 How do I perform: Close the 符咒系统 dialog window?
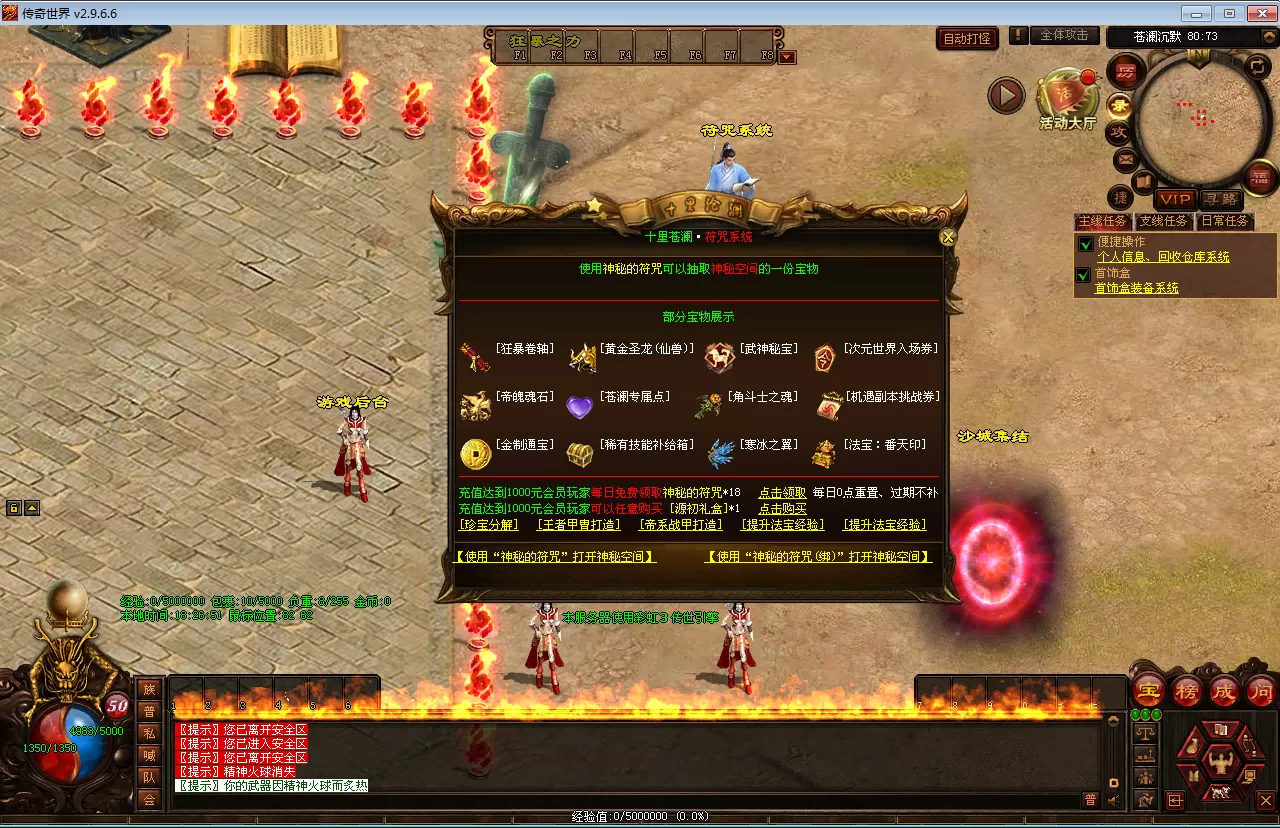pyautogui.click(x=948, y=237)
